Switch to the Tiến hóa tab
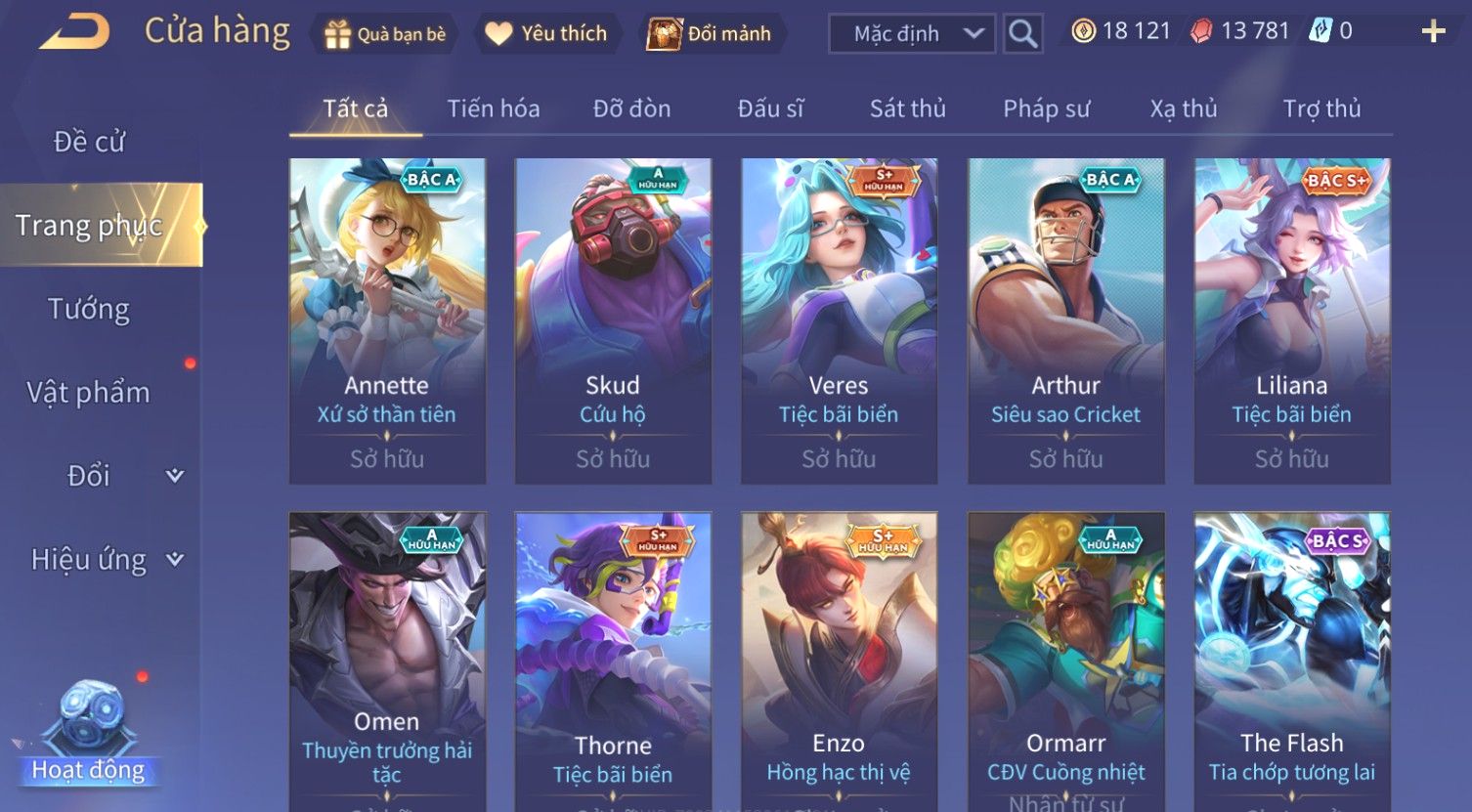Viewport: 1472px width, 812px height. coord(494,108)
